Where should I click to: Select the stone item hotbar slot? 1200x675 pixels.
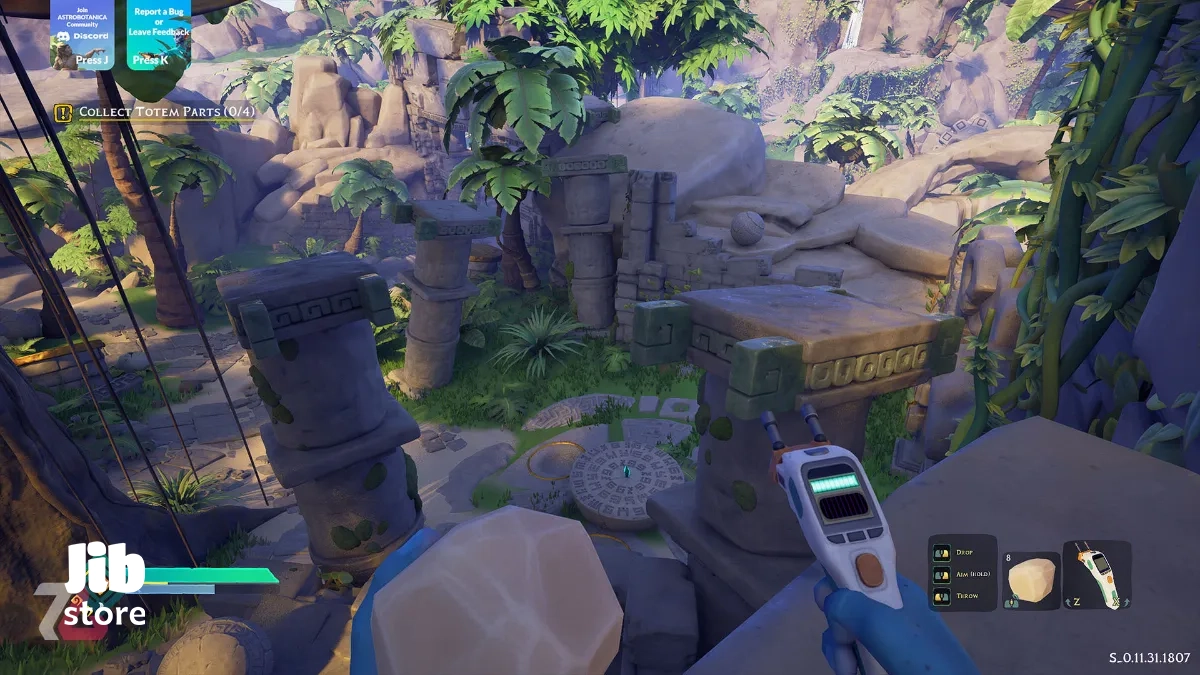[x=1031, y=579]
